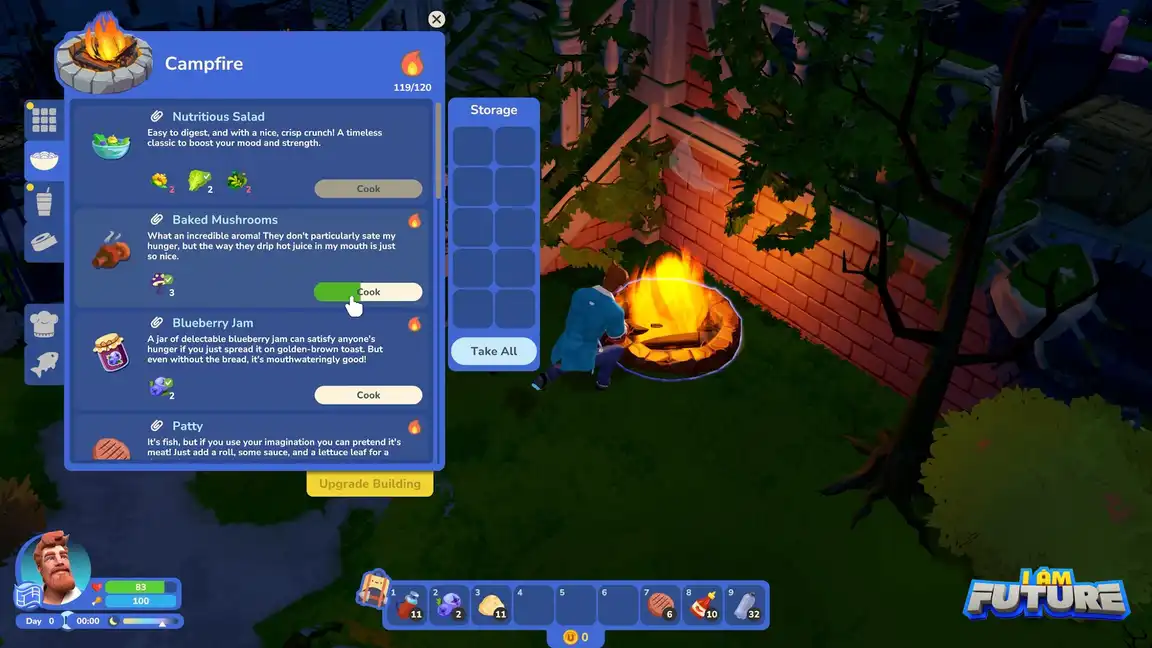The image size is (1152, 648).
Task: Select the blueberries in hotbar slot 2
Action: (x=448, y=605)
